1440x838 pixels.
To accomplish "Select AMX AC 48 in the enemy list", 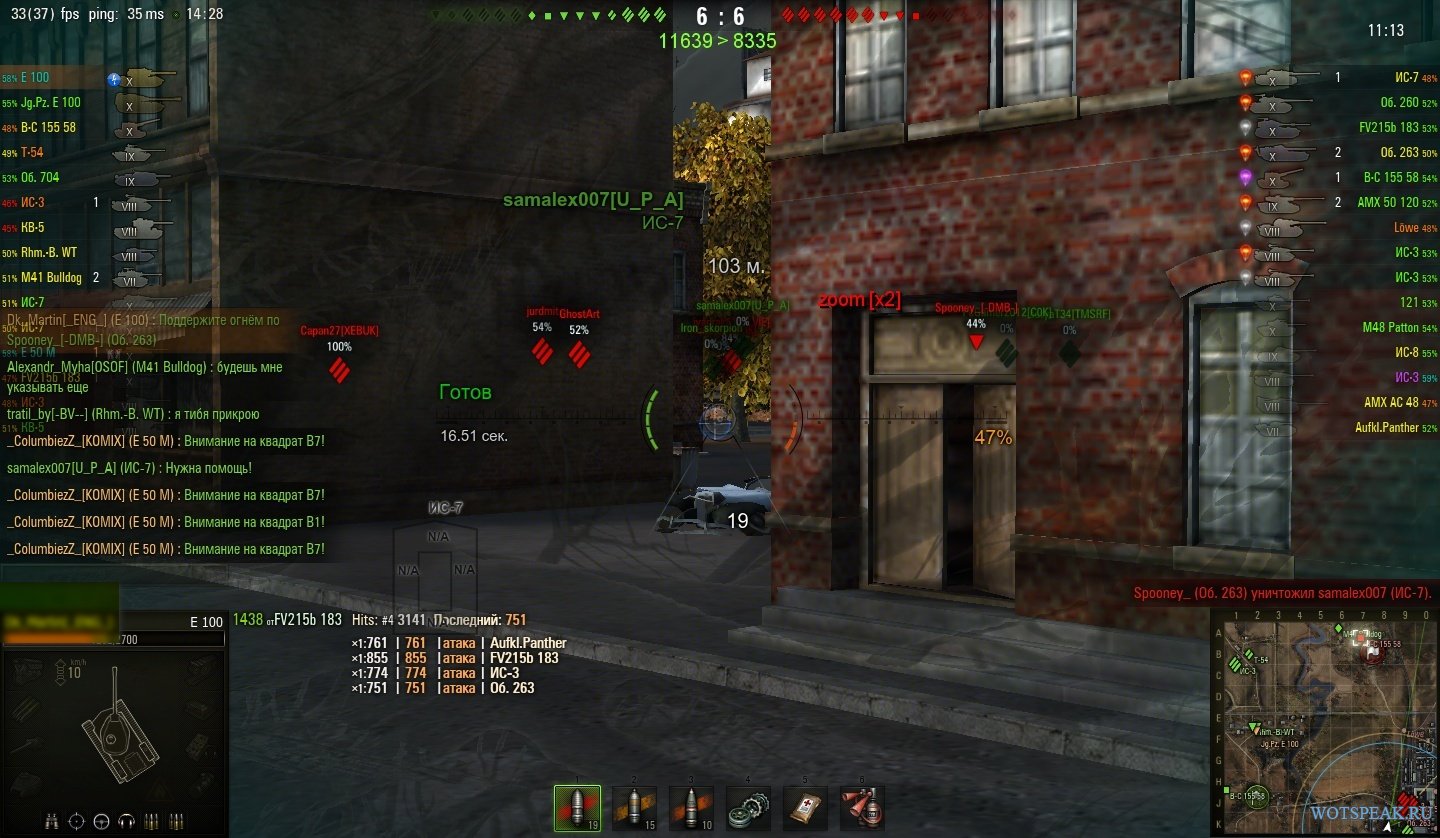I will point(1340,402).
